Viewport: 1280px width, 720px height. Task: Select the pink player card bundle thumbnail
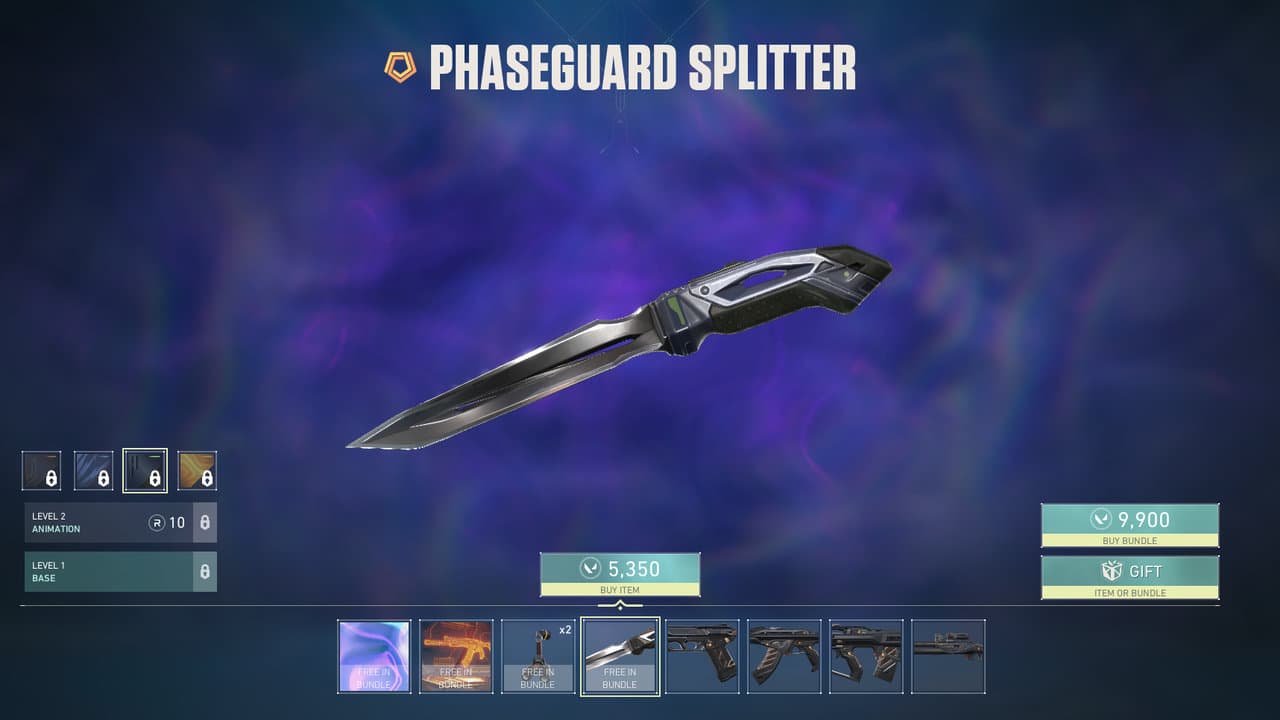click(x=375, y=656)
